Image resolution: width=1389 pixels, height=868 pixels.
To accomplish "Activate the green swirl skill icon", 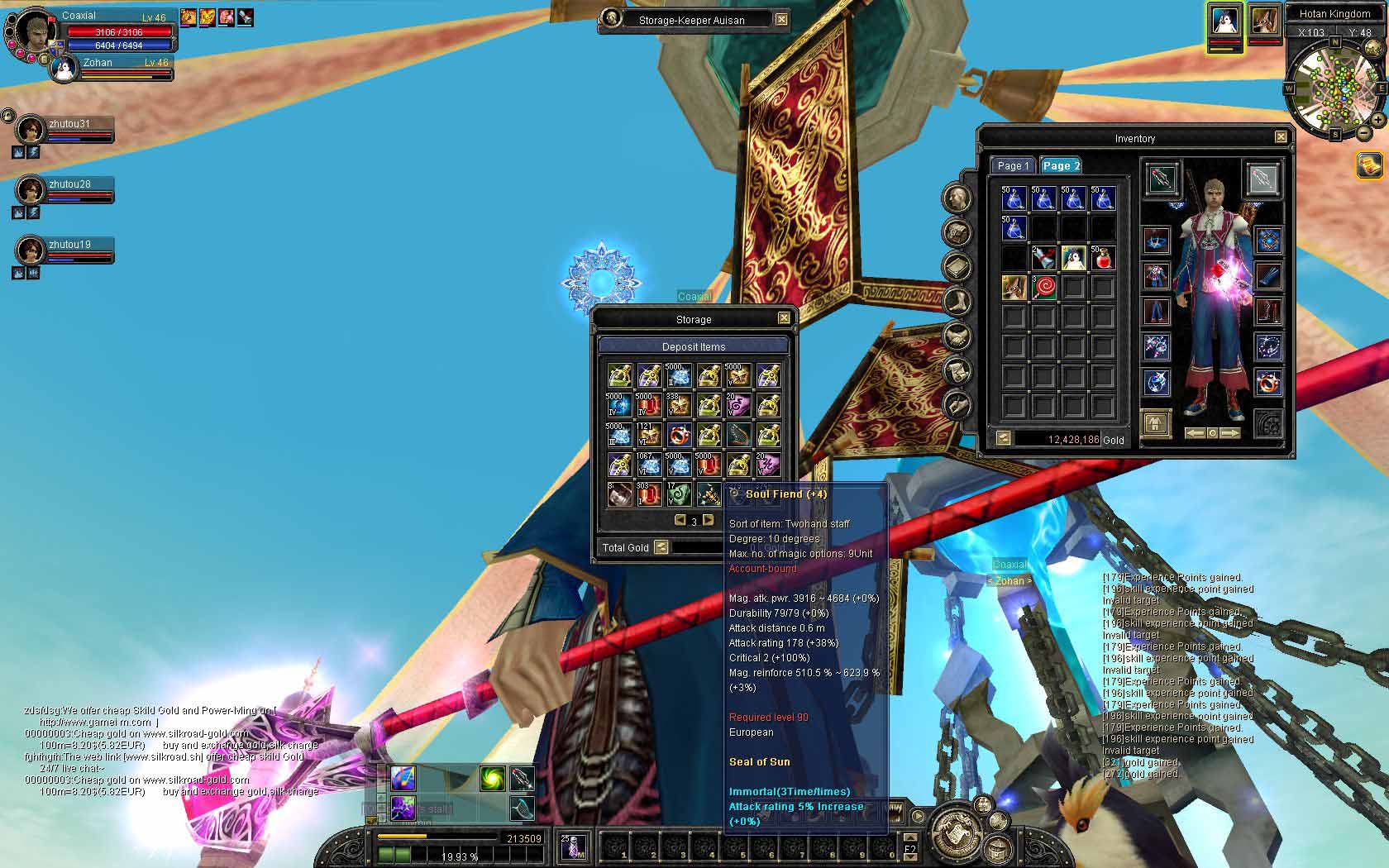I will coord(493,778).
